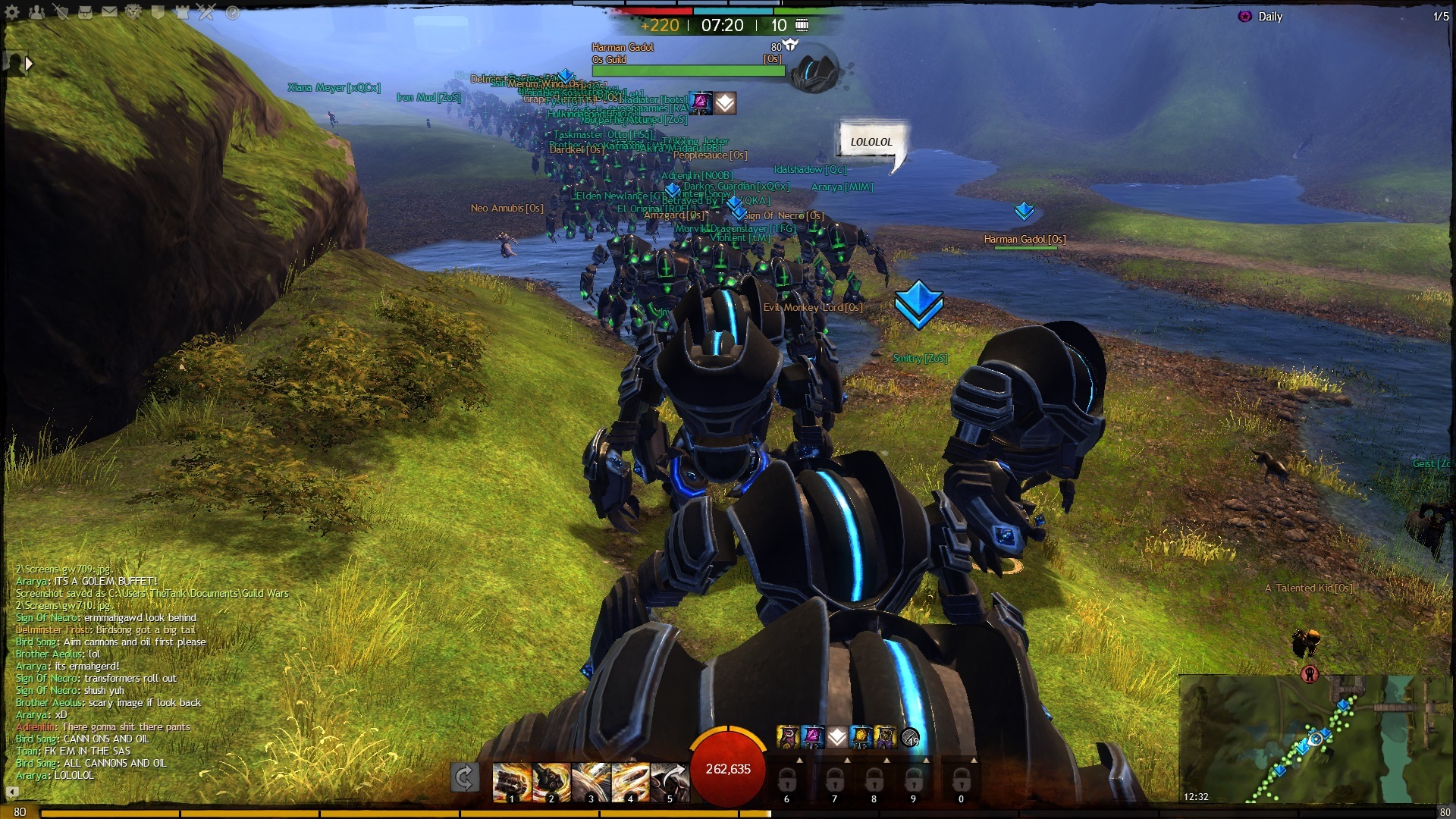Fire the golem skill in slot 4
The width and height of the screenshot is (1456, 819).
[x=629, y=781]
